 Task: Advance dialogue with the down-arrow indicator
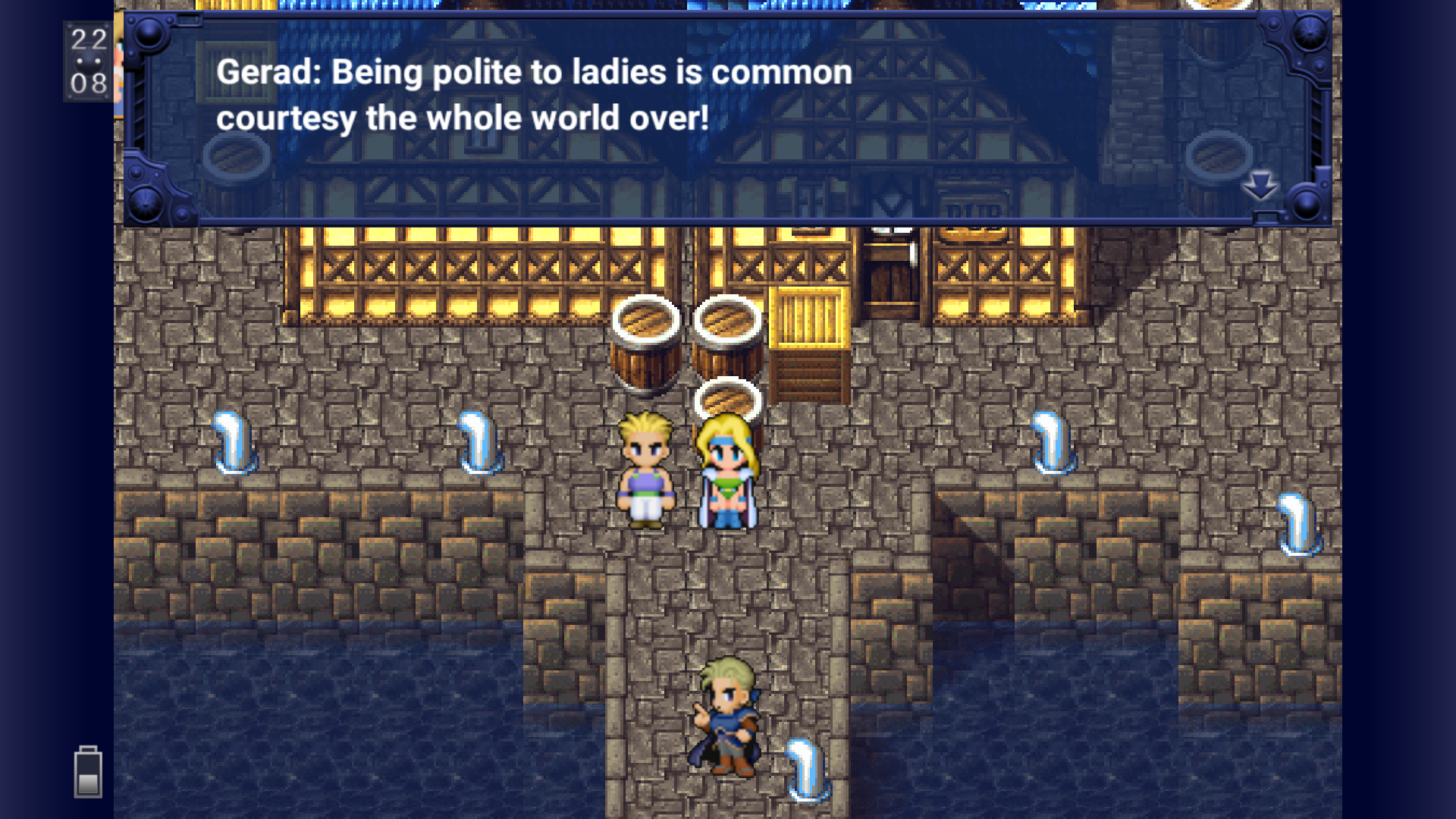1260,185
